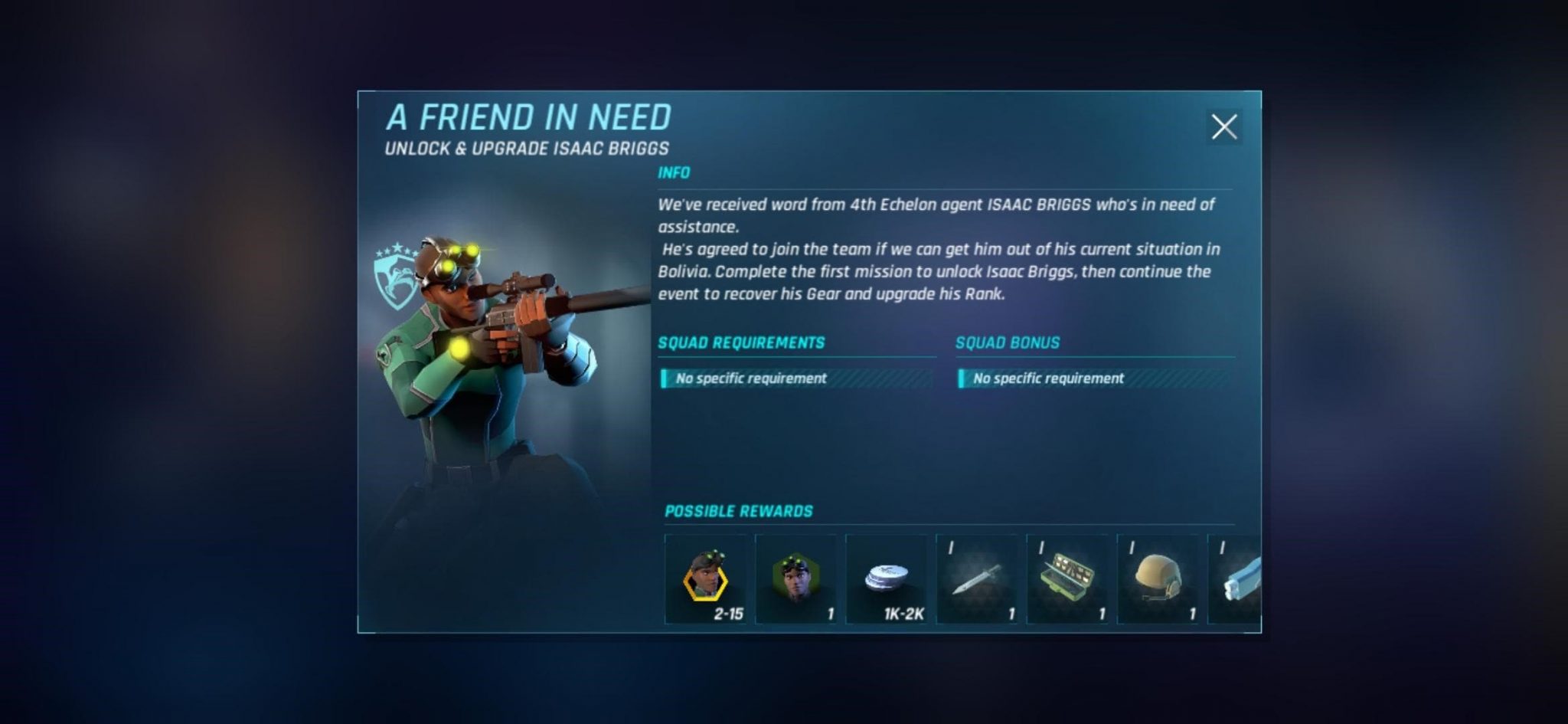
Task: Show the tan helmet gear reward
Action: [1157, 578]
